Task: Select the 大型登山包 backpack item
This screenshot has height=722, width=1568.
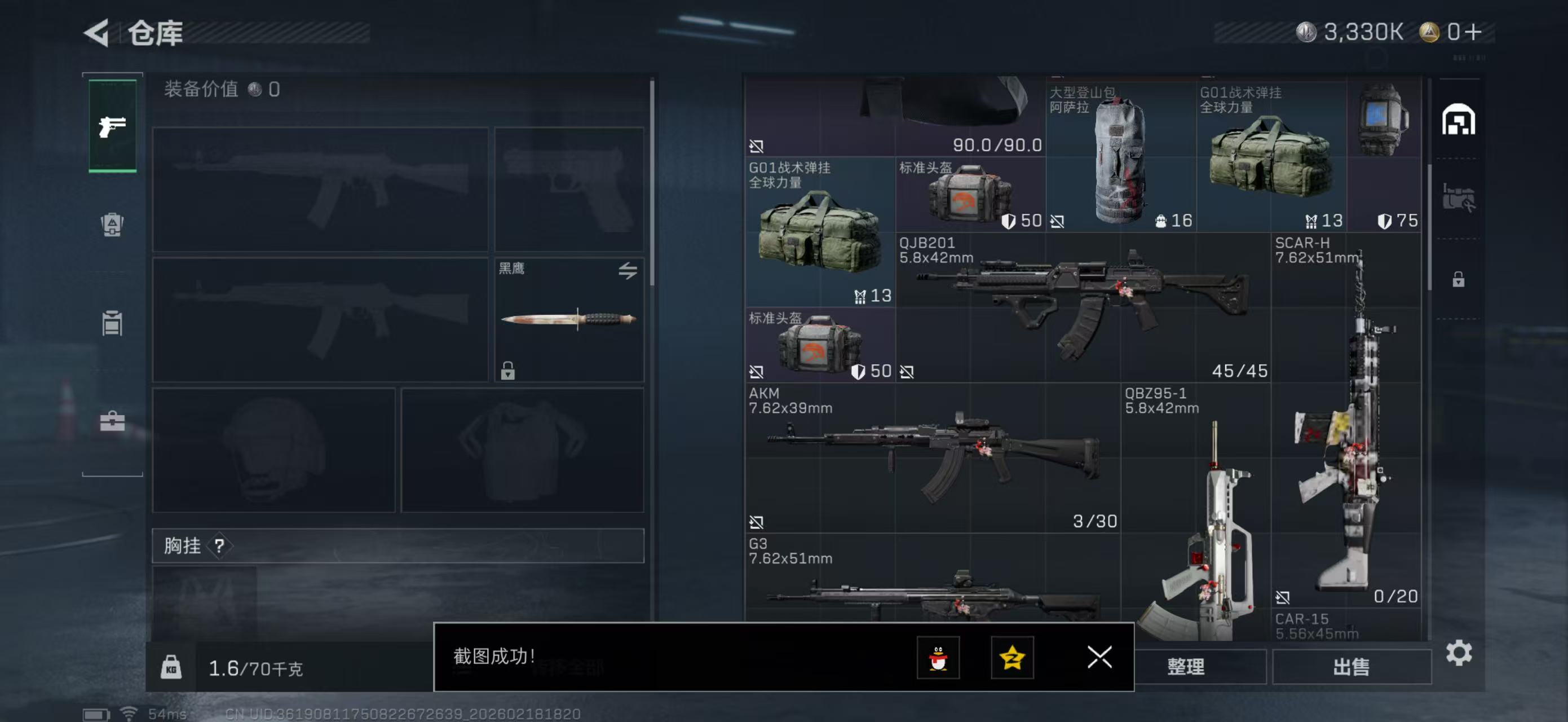Action: 1121,160
